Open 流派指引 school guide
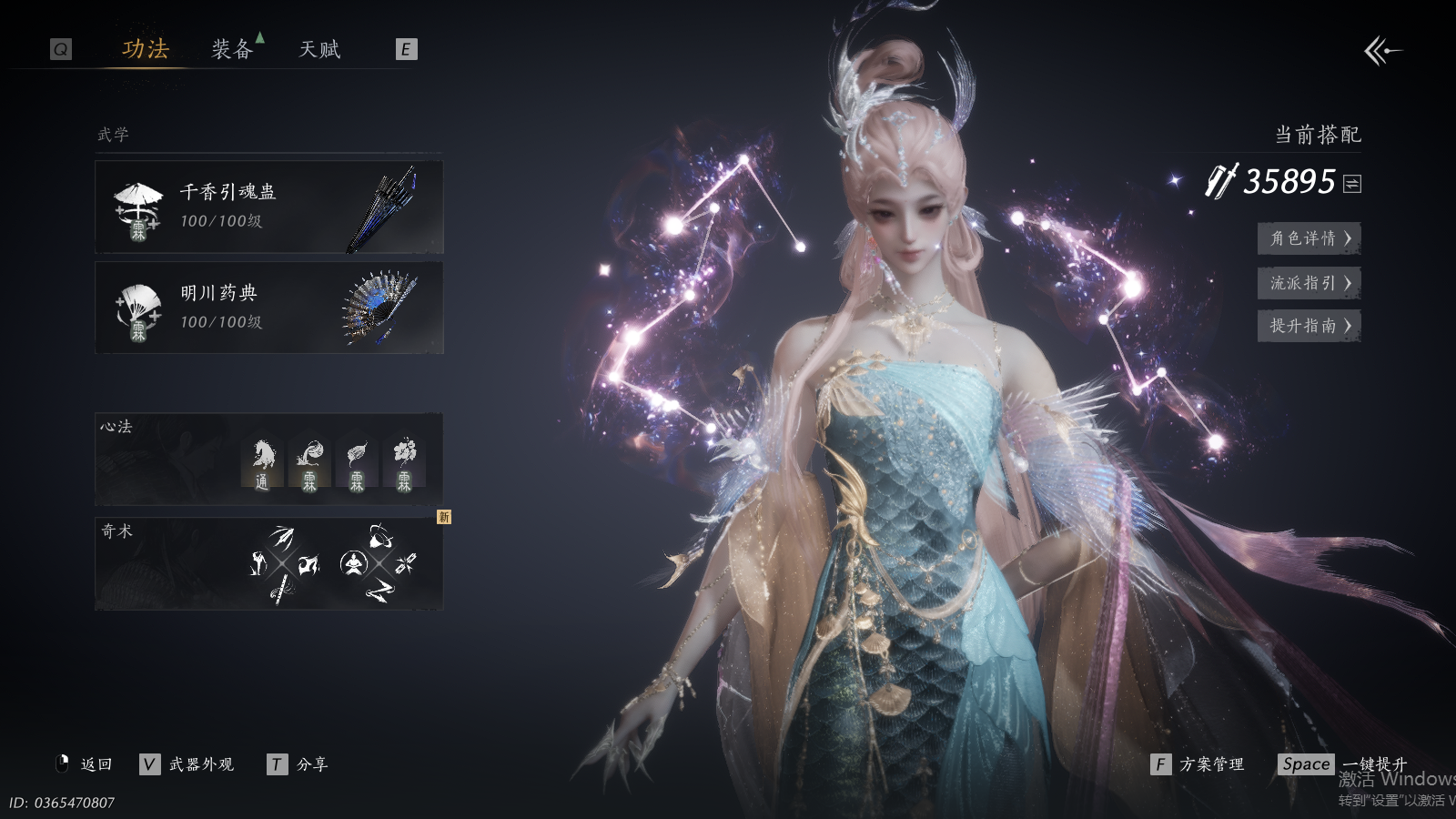1456x819 pixels. point(1309,283)
